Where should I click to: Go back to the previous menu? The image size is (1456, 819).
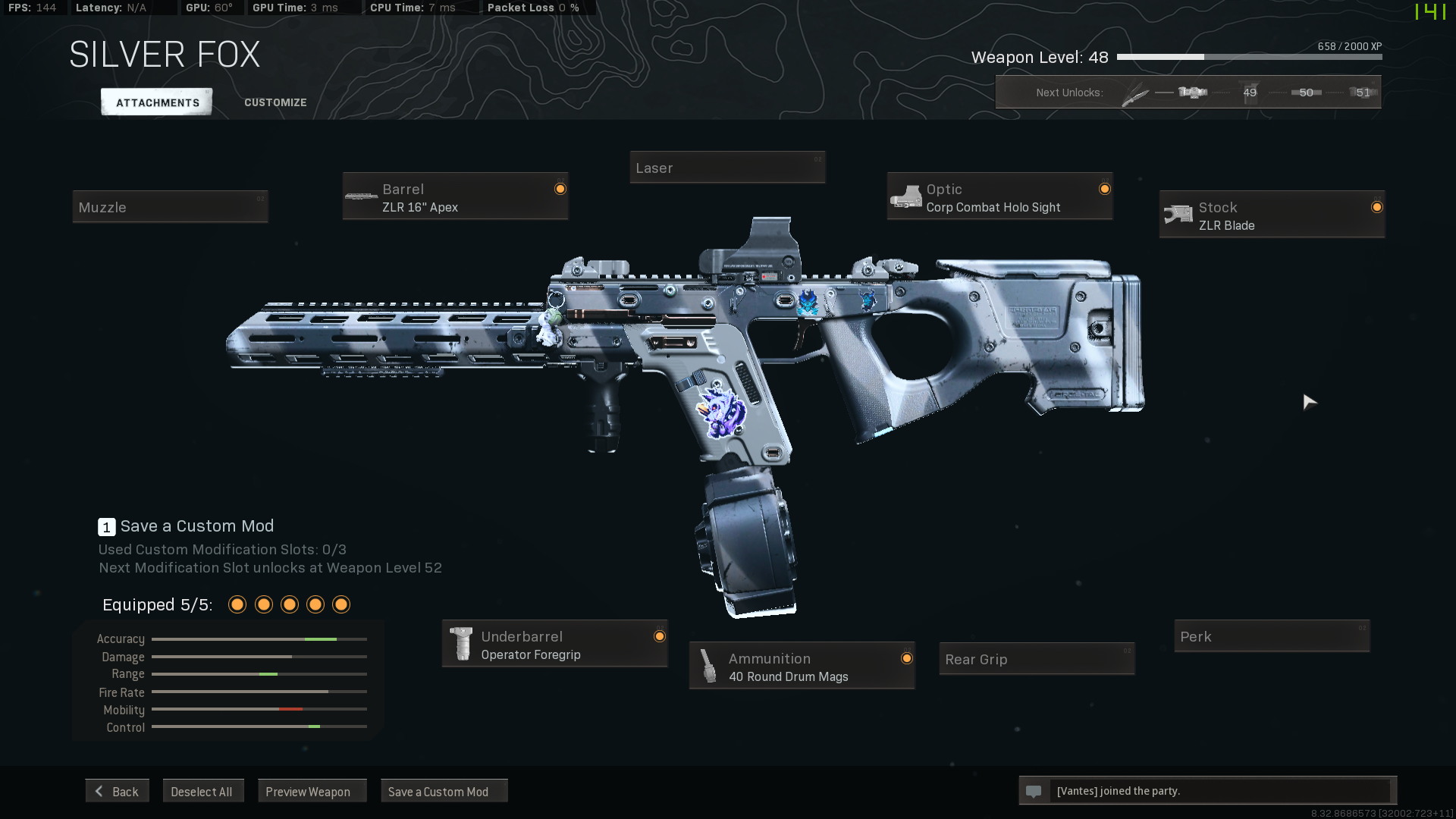118,791
